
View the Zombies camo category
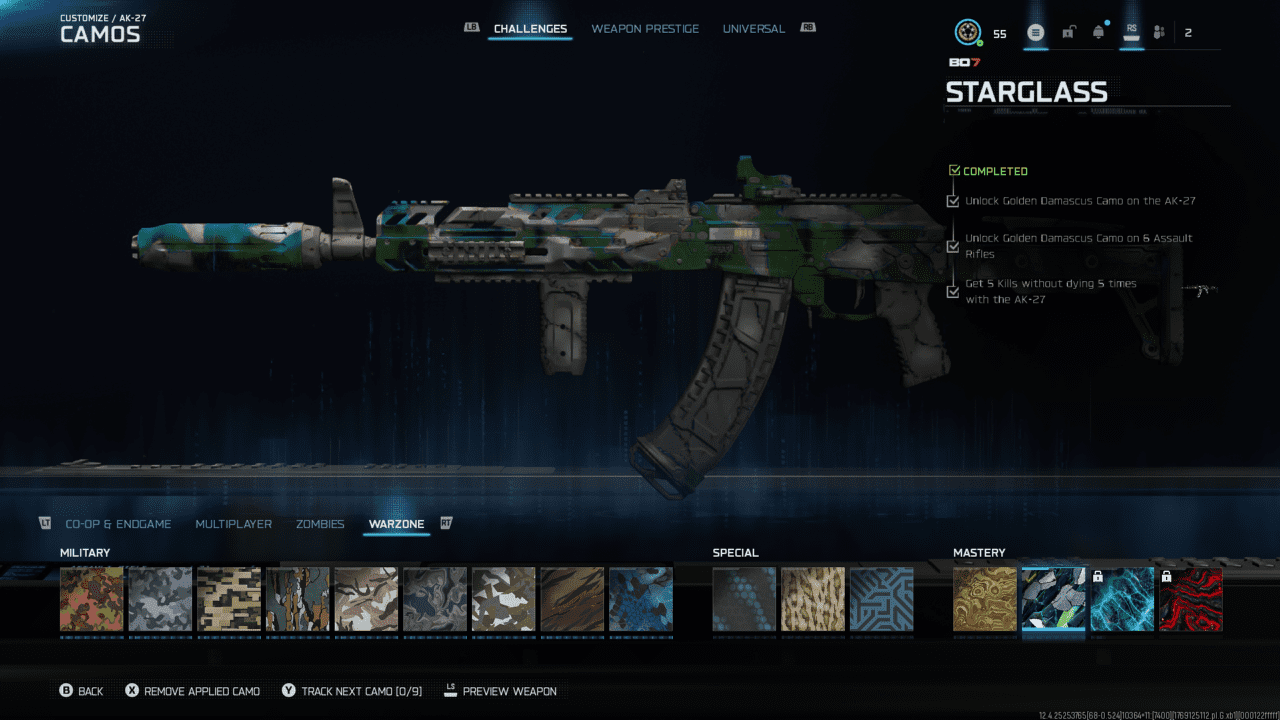(x=320, y=524)
